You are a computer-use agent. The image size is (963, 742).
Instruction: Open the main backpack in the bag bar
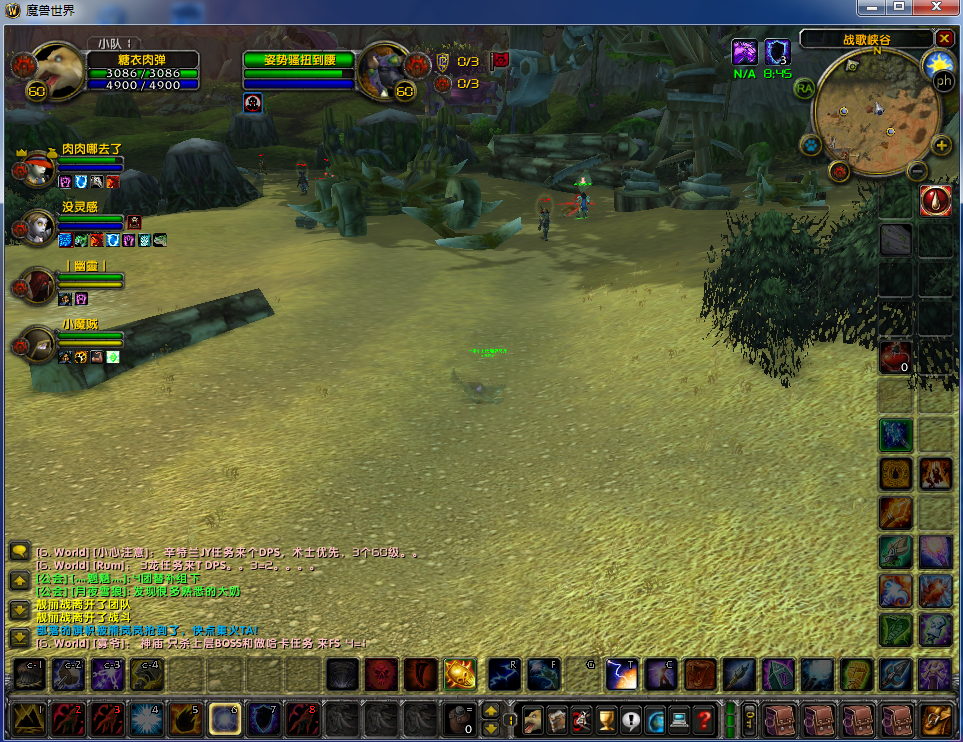tap(937, 718)
